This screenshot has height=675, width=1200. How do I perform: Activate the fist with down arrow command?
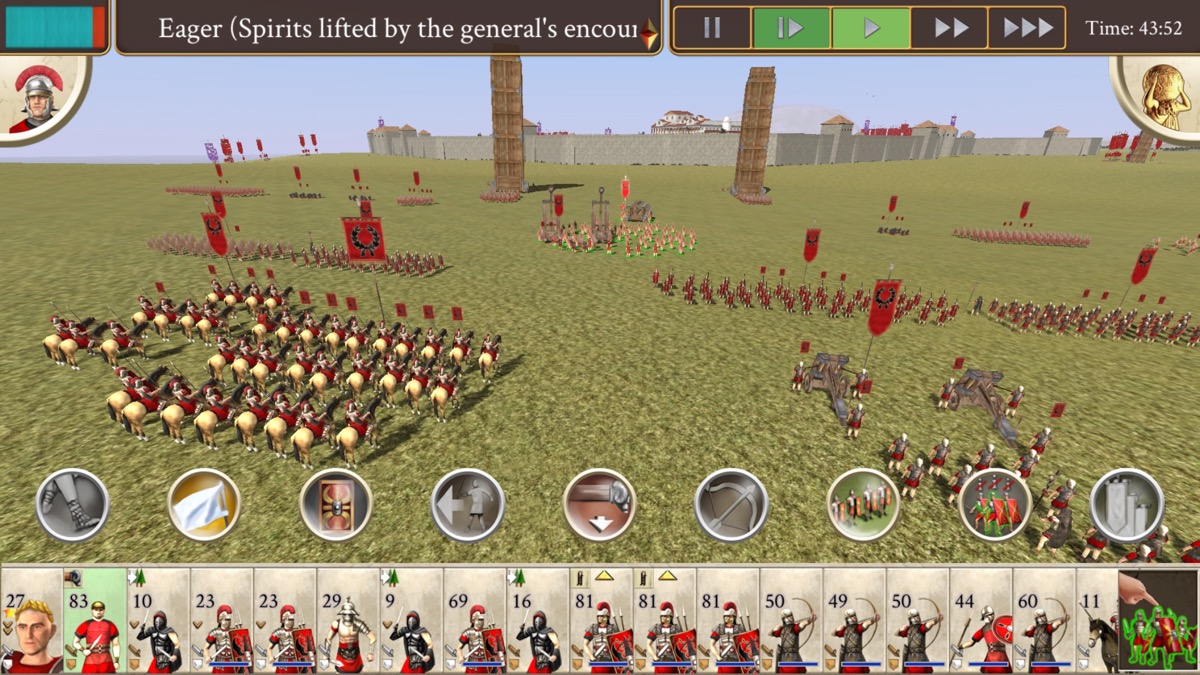(x=600, y=505)
